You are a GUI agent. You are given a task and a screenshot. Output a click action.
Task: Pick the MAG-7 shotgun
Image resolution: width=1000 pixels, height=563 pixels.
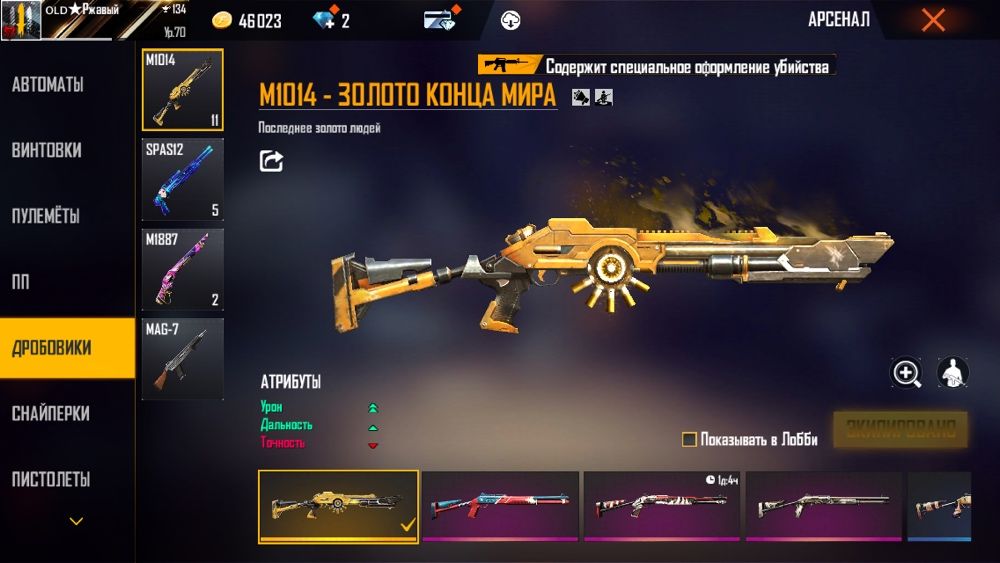pyautogui.click(x=182, y=359)
